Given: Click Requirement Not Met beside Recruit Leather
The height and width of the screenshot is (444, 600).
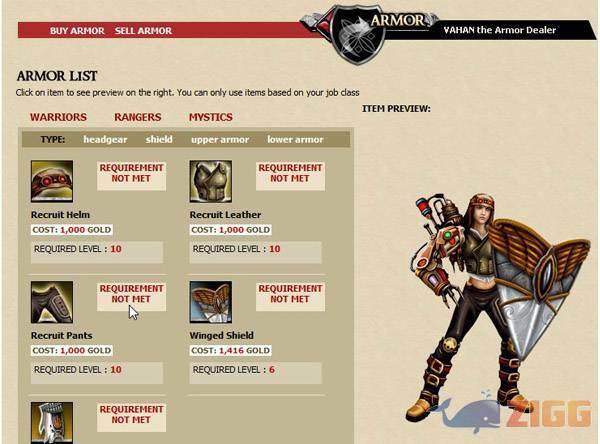Looking at the screenshot, I should tap(290, 174).
